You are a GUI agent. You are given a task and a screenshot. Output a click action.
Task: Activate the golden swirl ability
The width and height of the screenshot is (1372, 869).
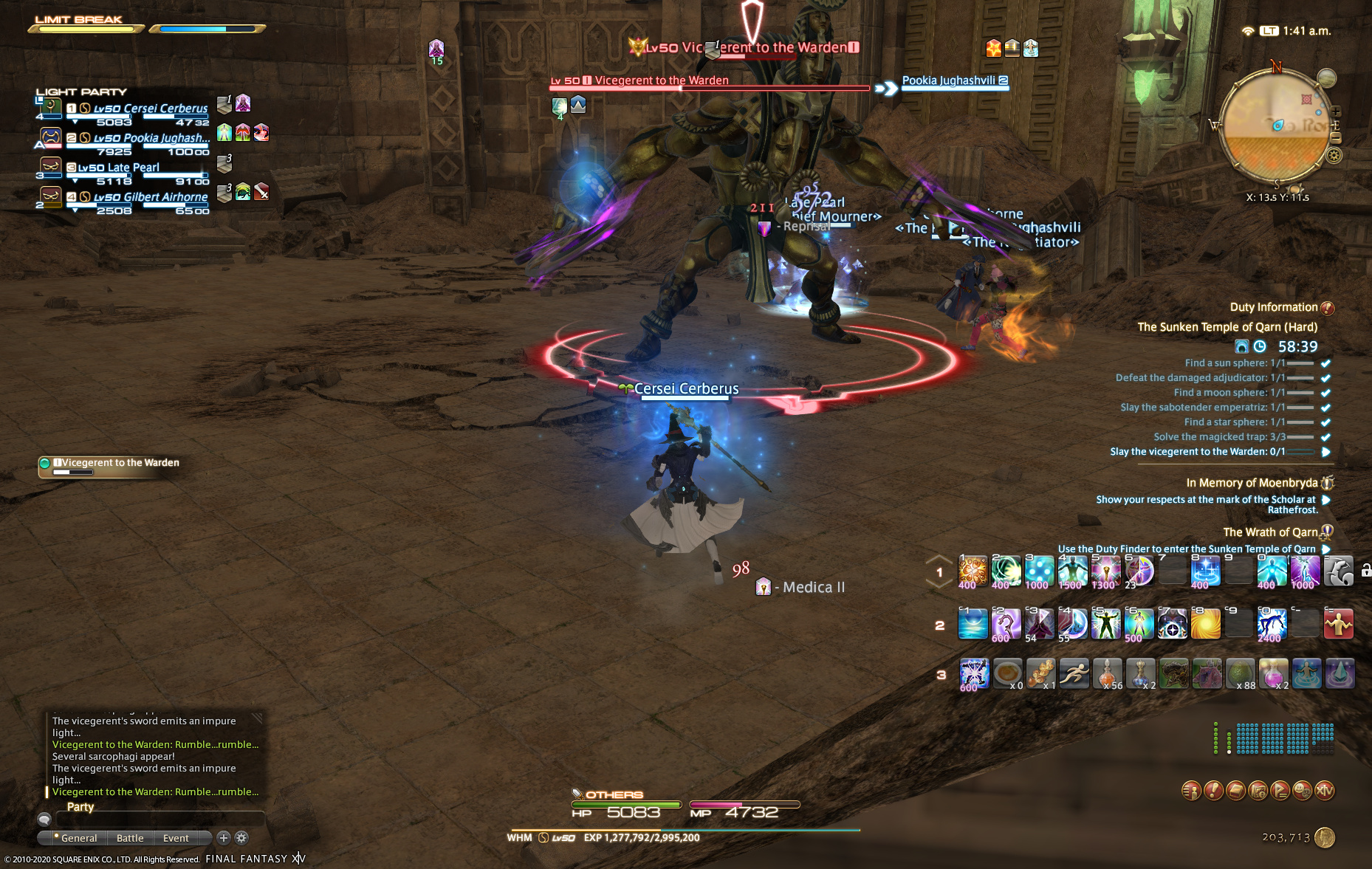tap(1205, 624)
